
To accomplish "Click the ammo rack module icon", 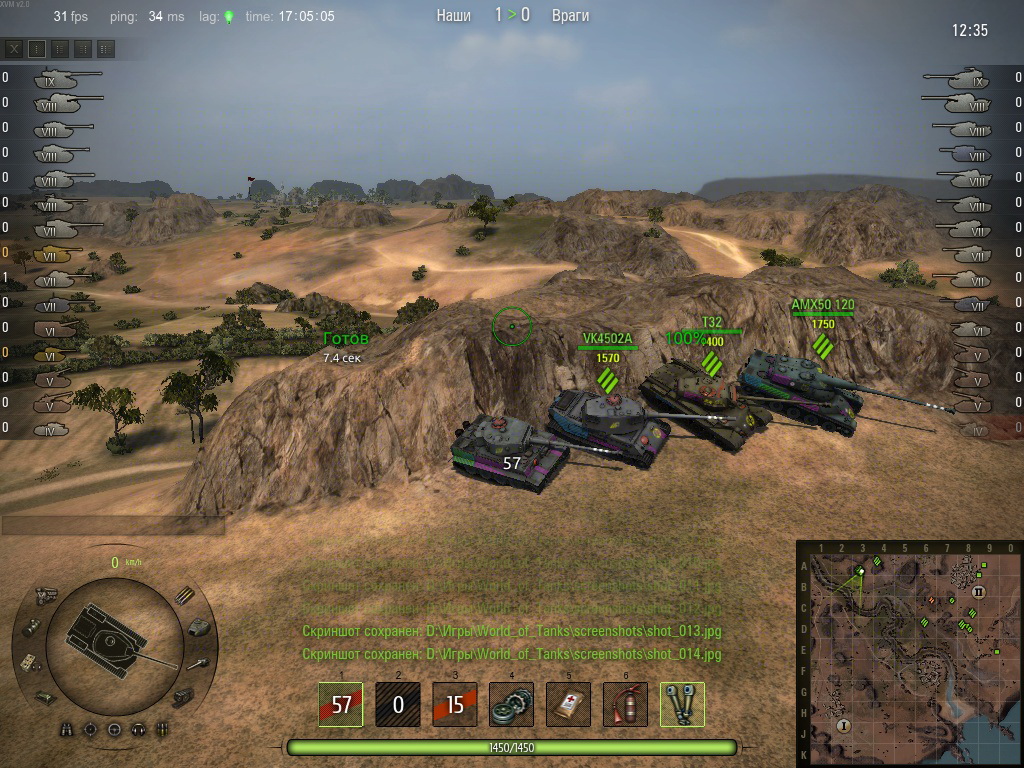I will (x=185, y=595).
